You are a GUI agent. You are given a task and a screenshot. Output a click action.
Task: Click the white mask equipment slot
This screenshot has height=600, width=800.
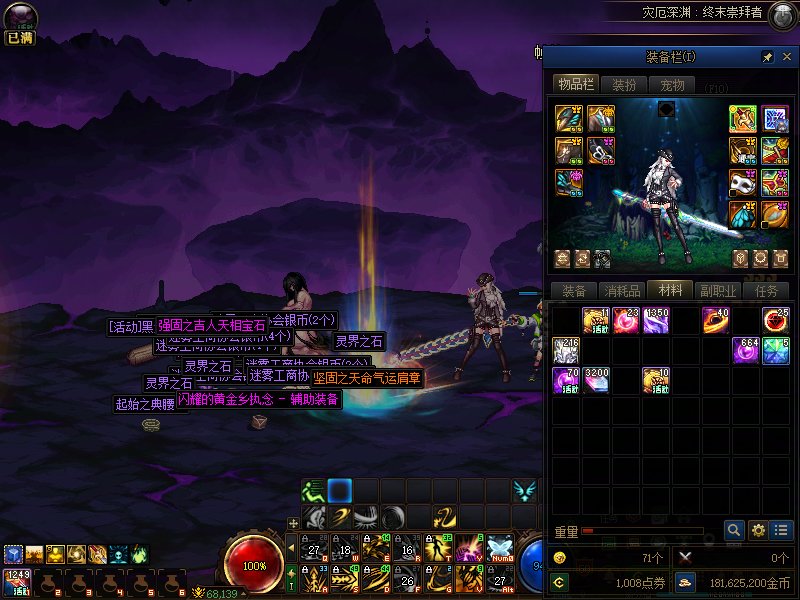tap(743, 183)
